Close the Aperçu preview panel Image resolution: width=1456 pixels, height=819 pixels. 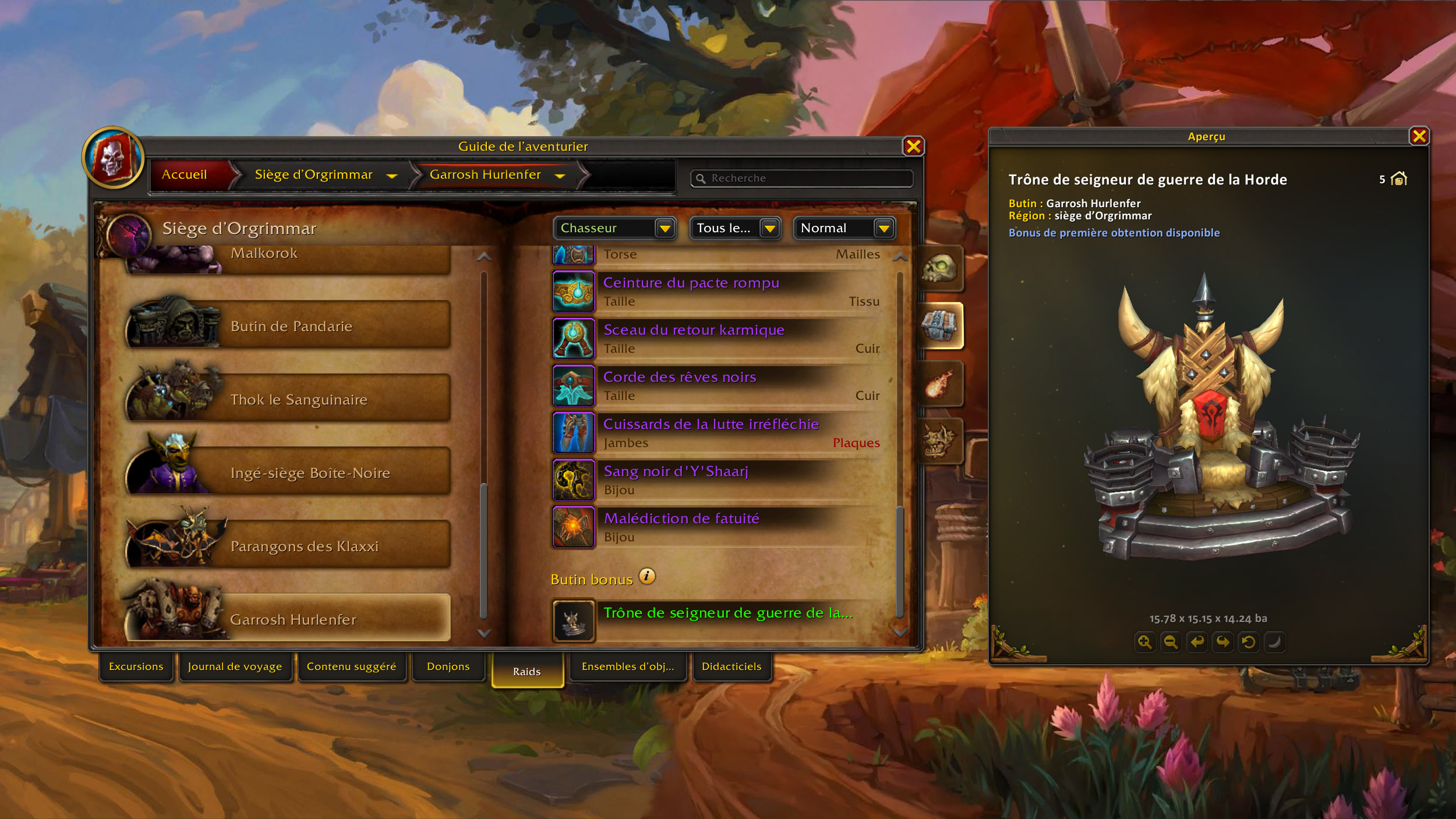(x=1419, y=137)
